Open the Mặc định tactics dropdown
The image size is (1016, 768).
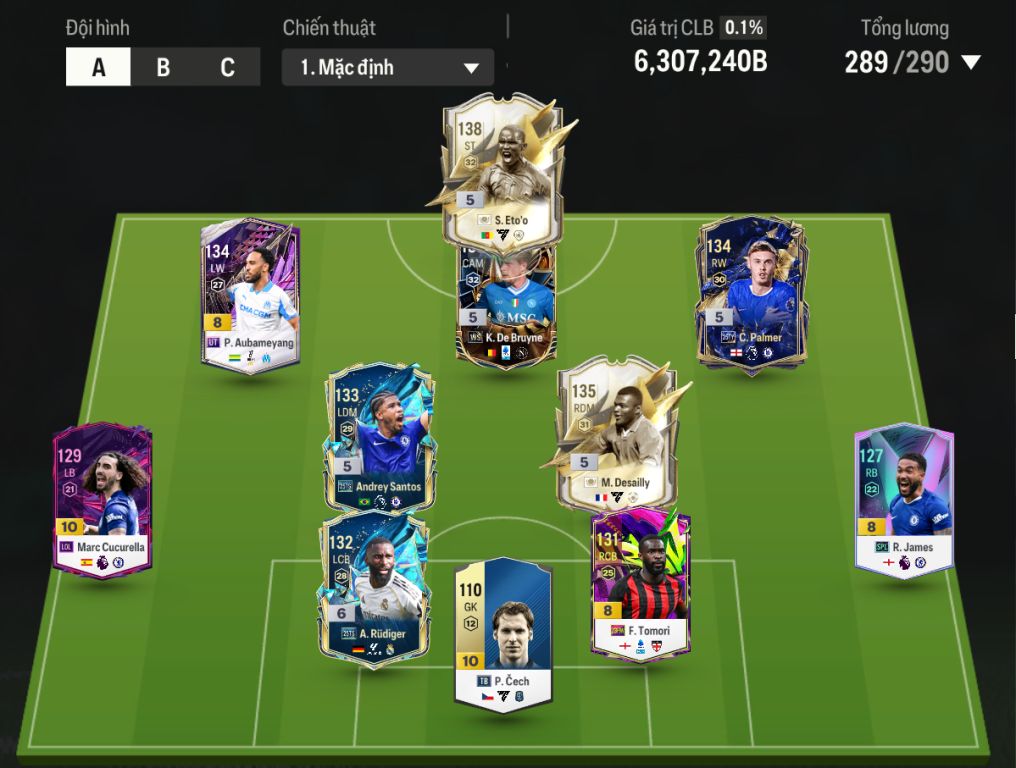[388, 68]
